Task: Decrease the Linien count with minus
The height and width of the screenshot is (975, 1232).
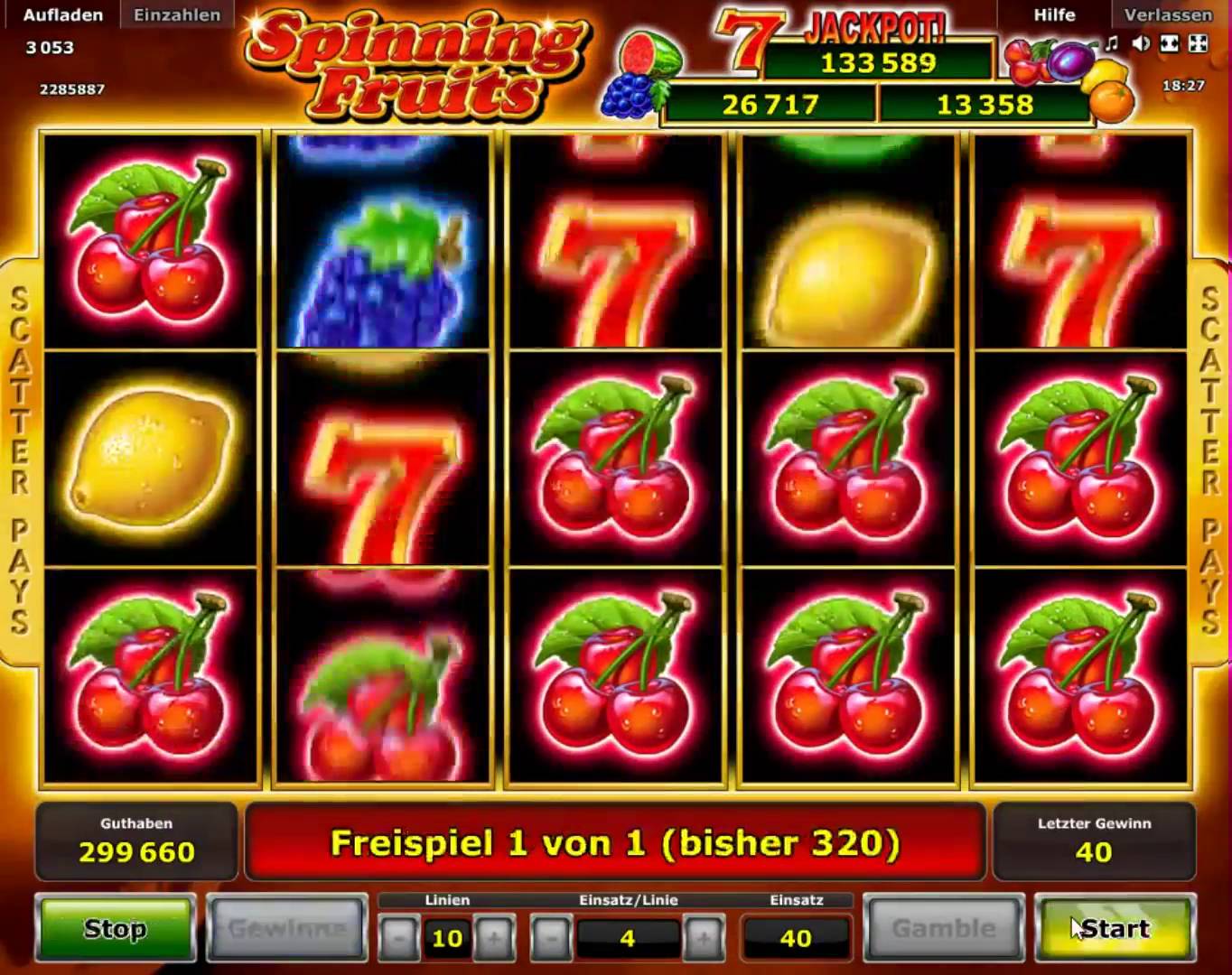Action: [x=398, y=939]
